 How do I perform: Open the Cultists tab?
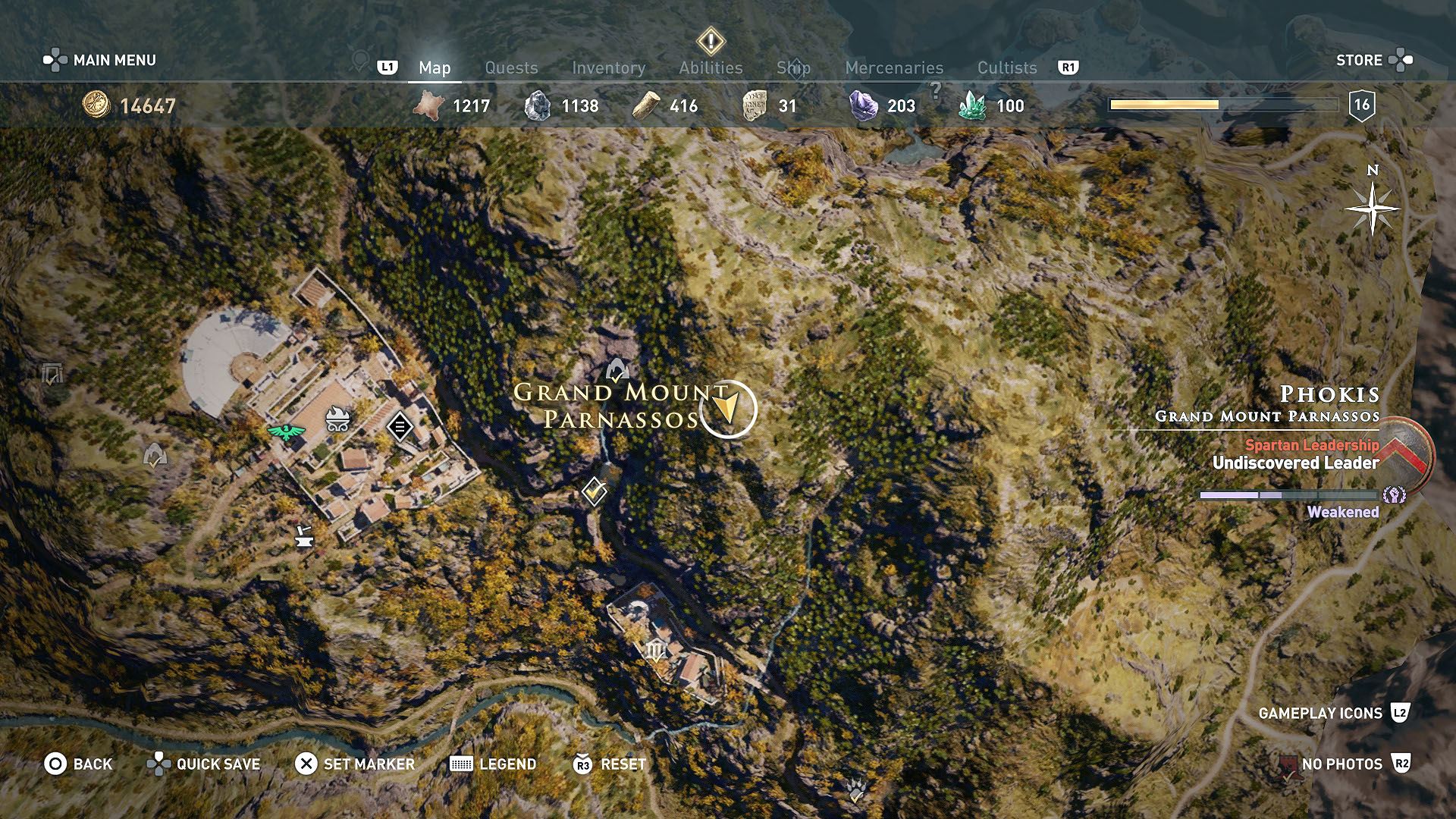point(1007,67)
